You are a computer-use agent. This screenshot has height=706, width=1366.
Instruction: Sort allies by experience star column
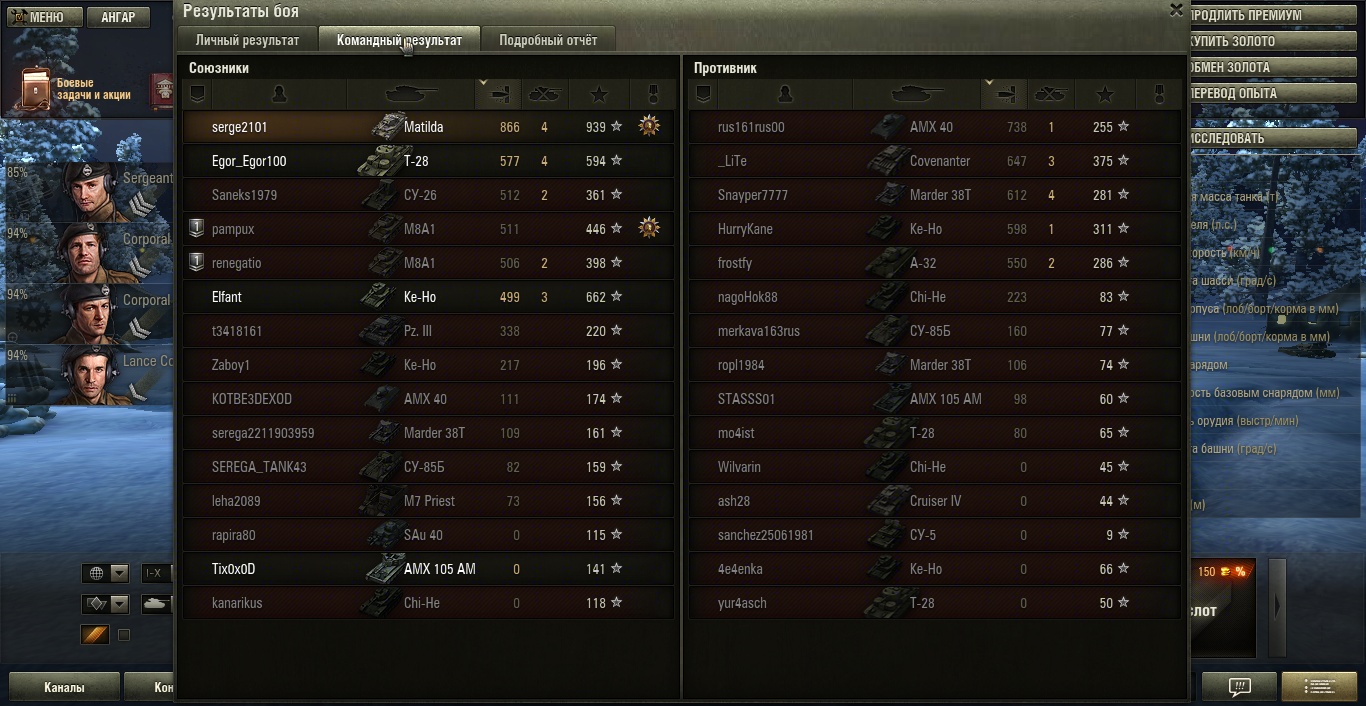(x=599, y=94)
